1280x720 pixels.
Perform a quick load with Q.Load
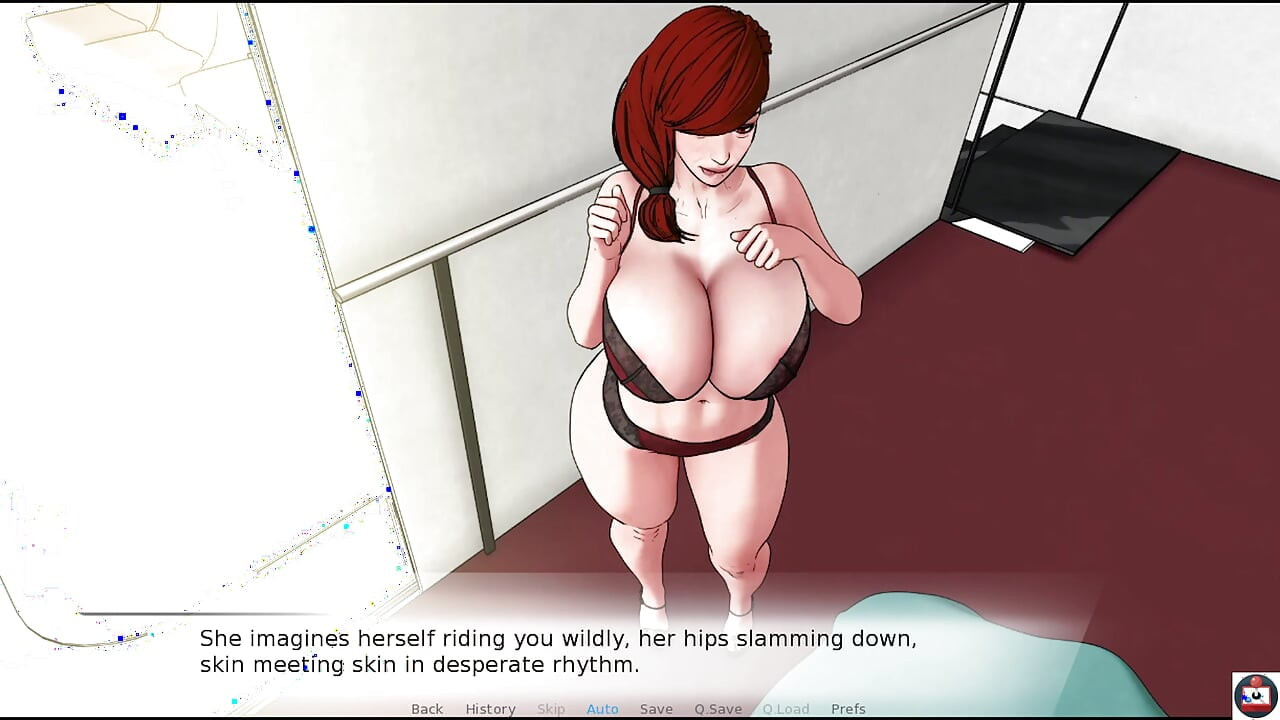click(x=786, y=709)
